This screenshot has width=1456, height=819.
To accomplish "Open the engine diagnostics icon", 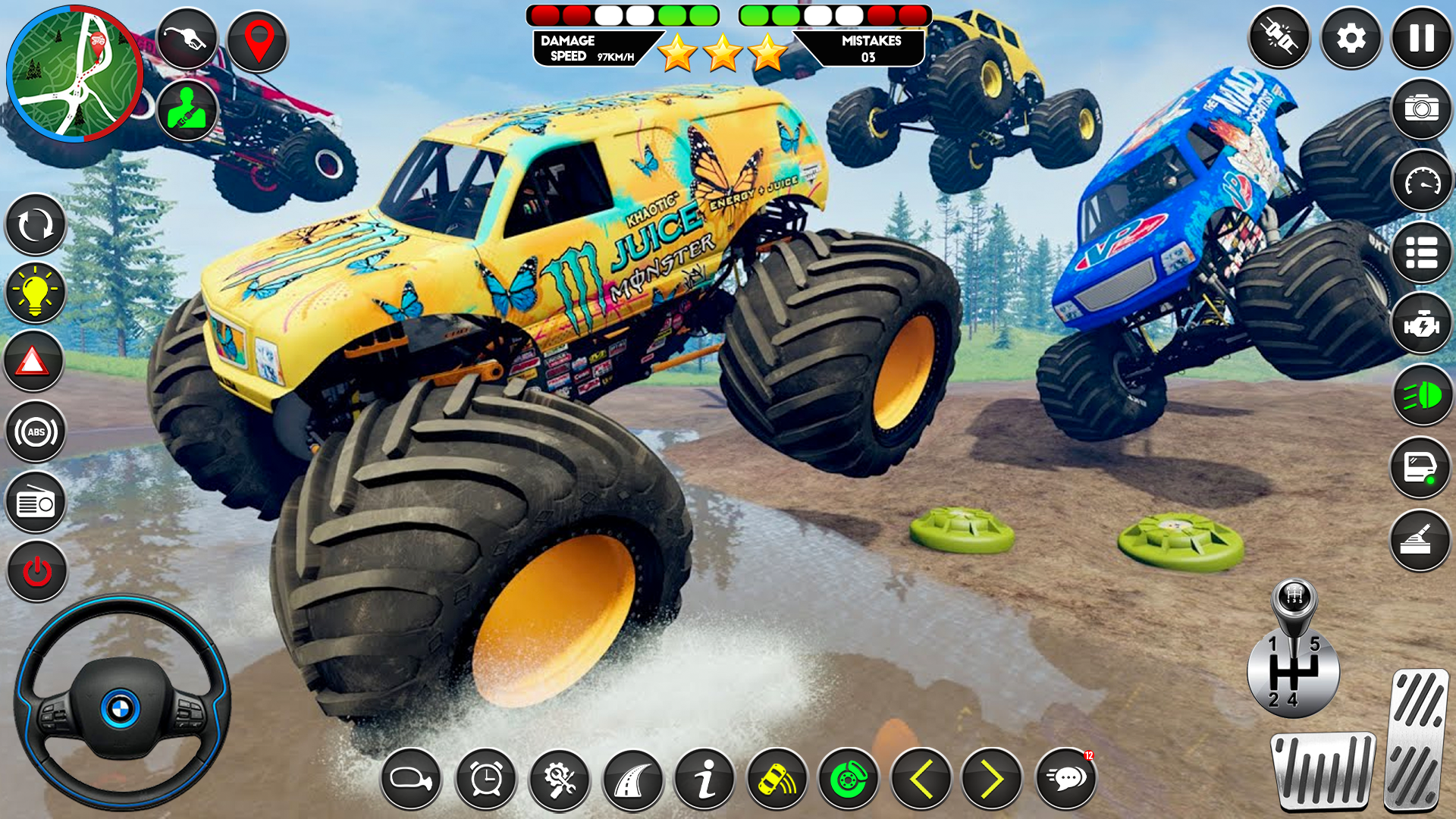I will [x=1421, y=322].
